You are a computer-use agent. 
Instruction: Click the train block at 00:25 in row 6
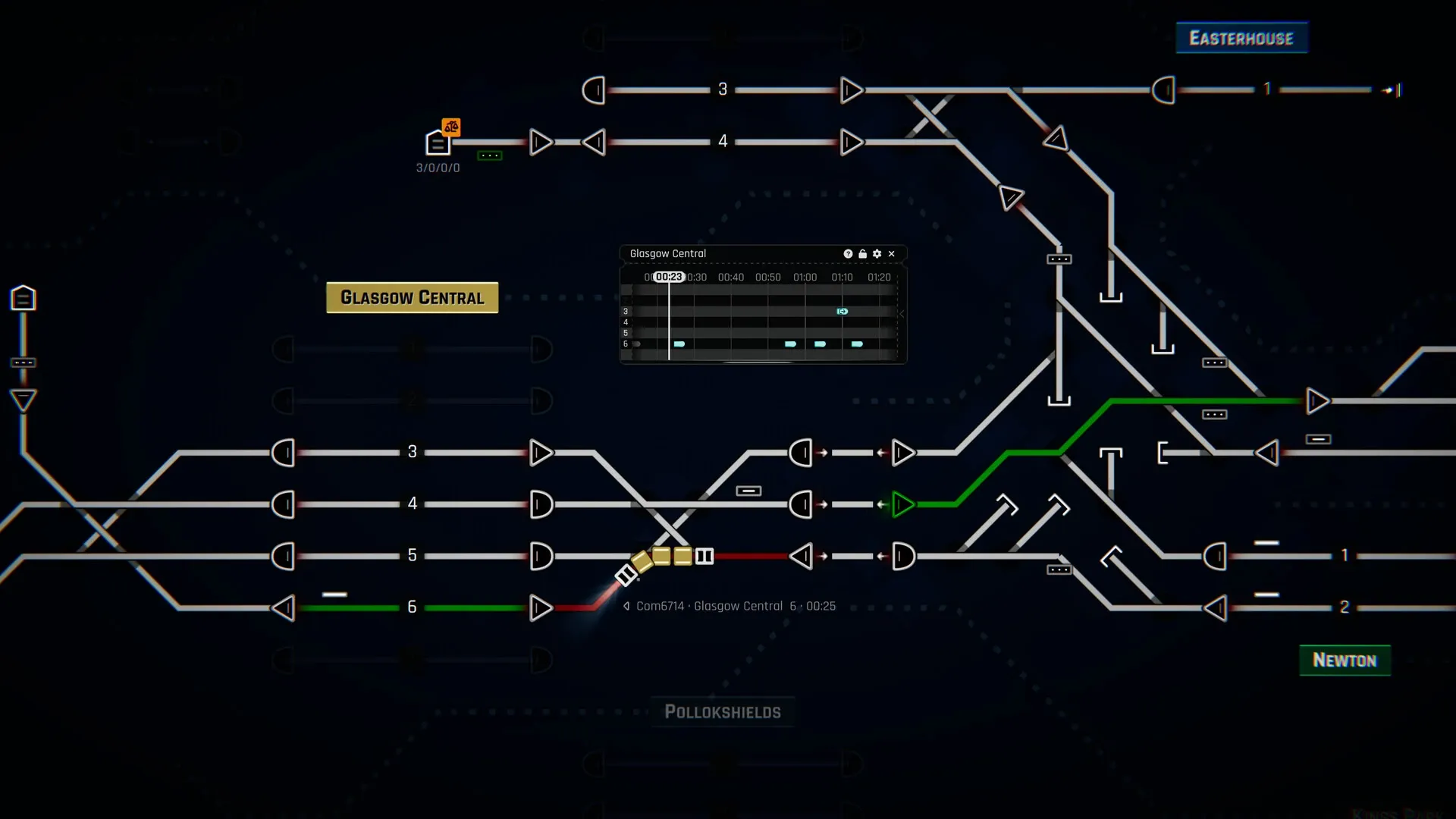[x=679, y=344]
